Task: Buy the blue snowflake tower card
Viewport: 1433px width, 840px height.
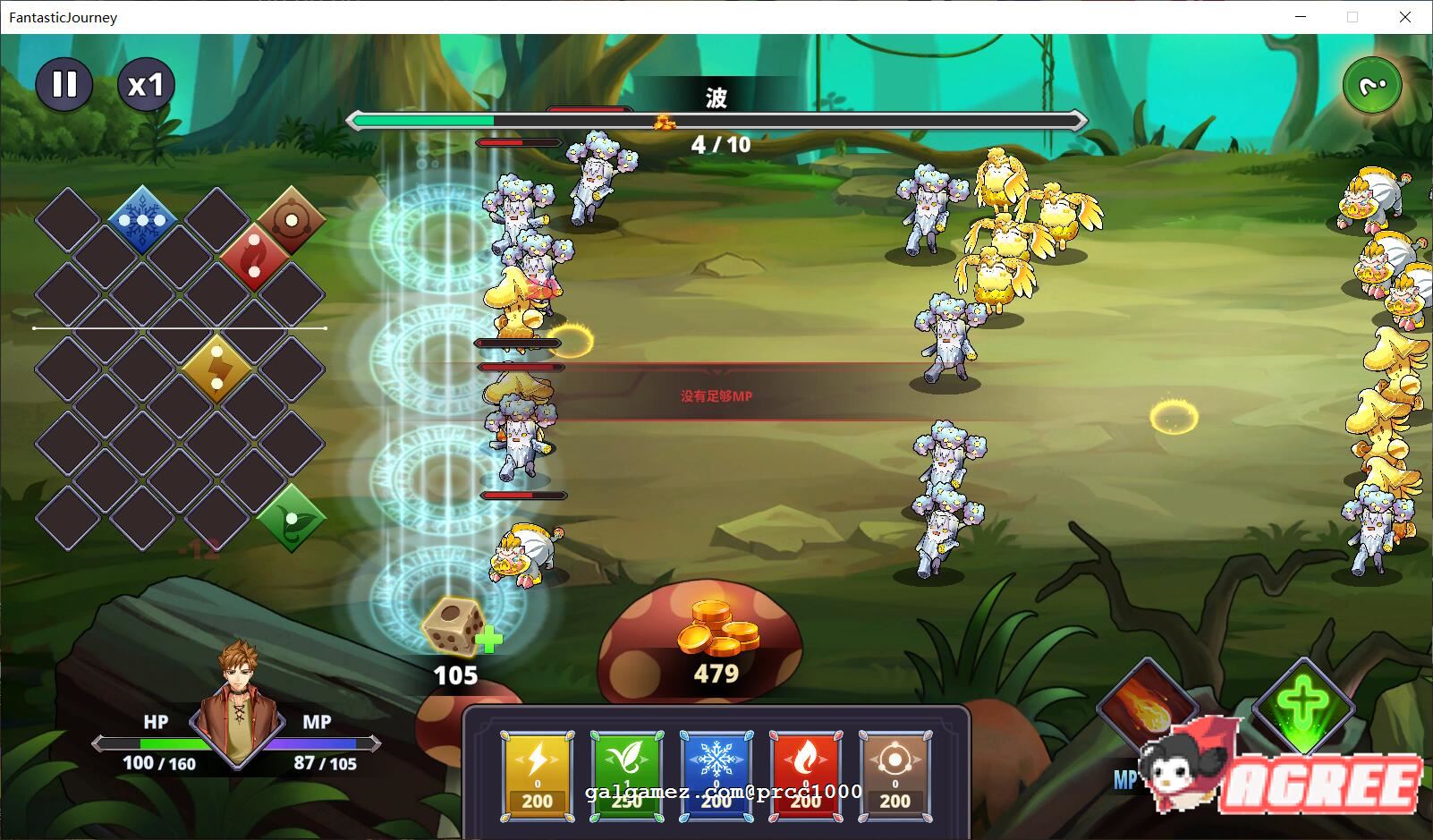Action: tap(716, 775)
